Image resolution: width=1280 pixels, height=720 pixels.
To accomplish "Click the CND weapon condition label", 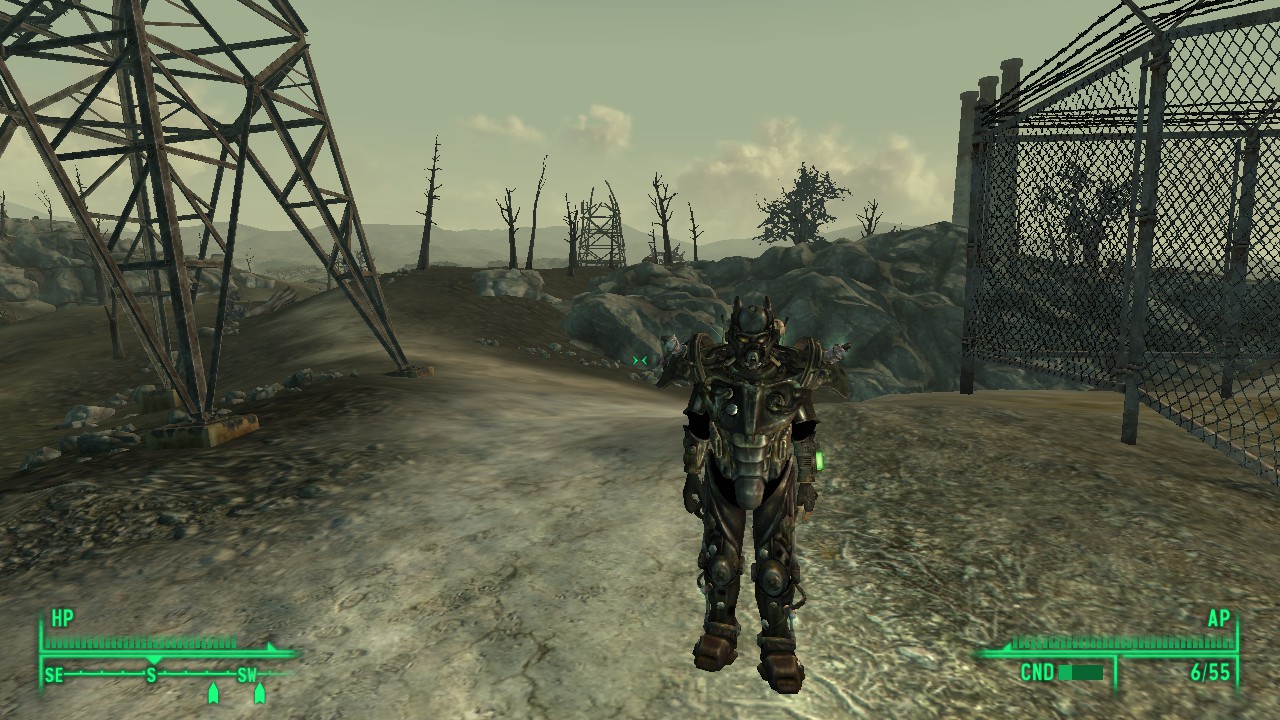I will (1038, 672).
